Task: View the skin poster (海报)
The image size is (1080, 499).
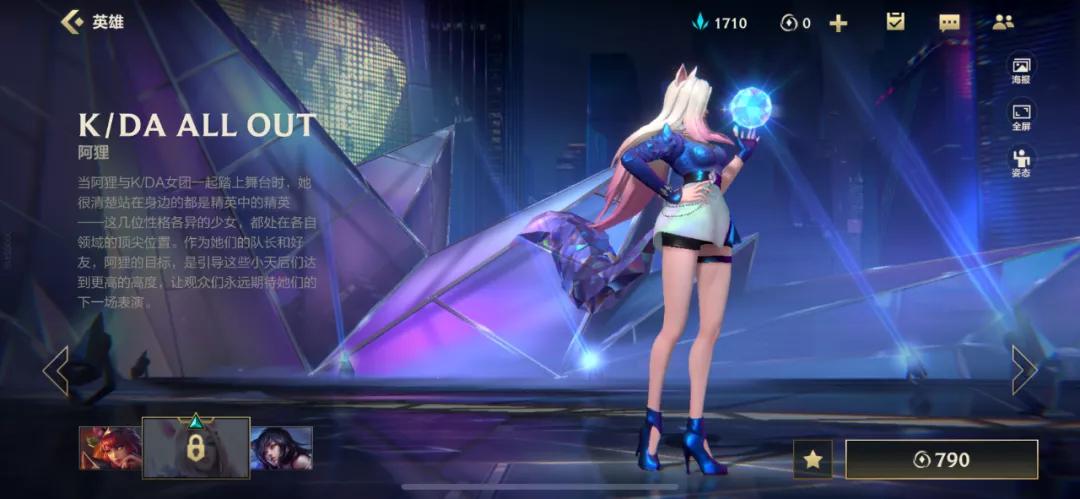Action: pyautogui.click(x=1021, y=70)
